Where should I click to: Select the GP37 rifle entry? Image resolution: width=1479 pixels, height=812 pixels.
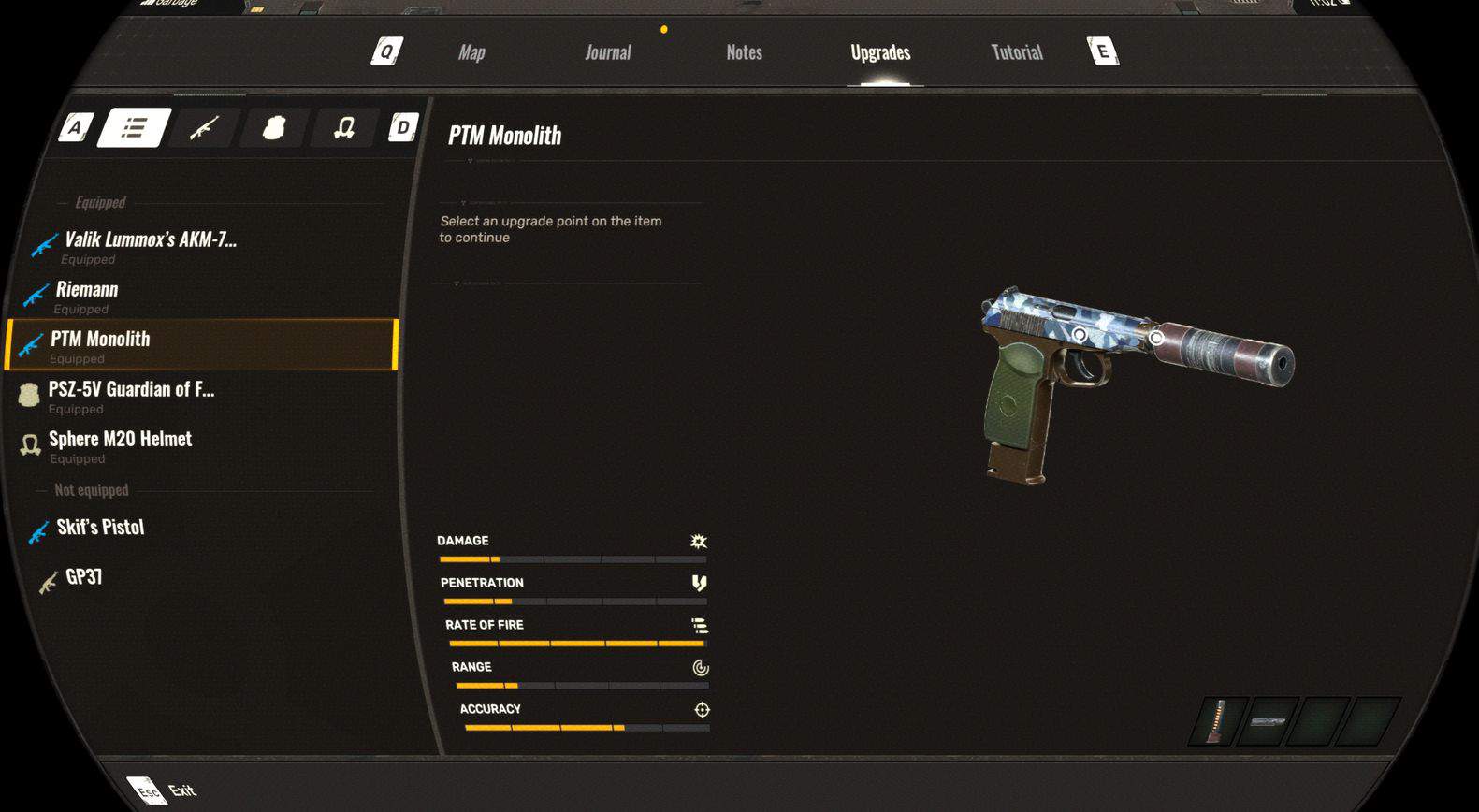tap(83, 577)
